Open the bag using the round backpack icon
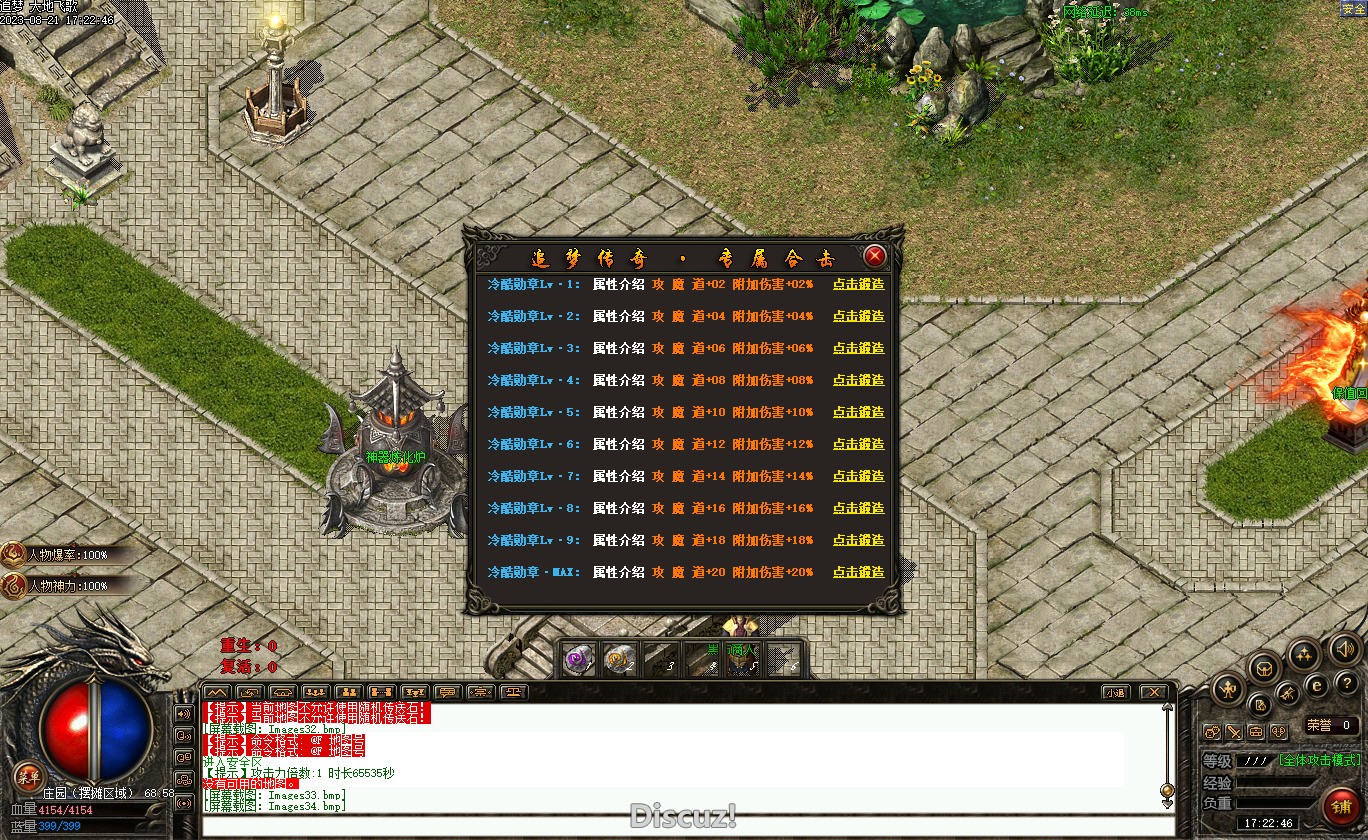 (1264, 668)
